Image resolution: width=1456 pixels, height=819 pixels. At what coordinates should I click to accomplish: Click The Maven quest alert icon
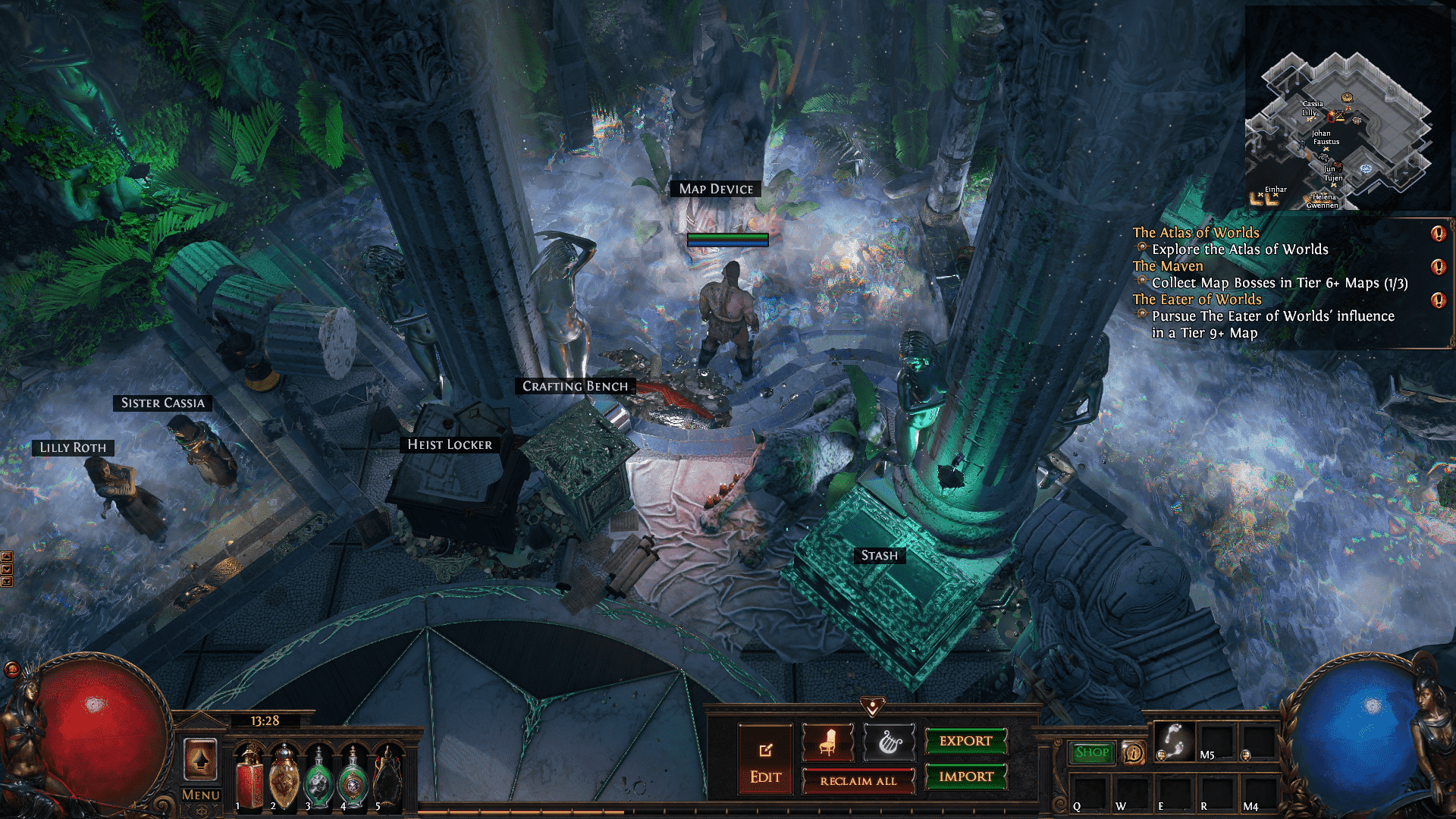[x=1438, y=267]
